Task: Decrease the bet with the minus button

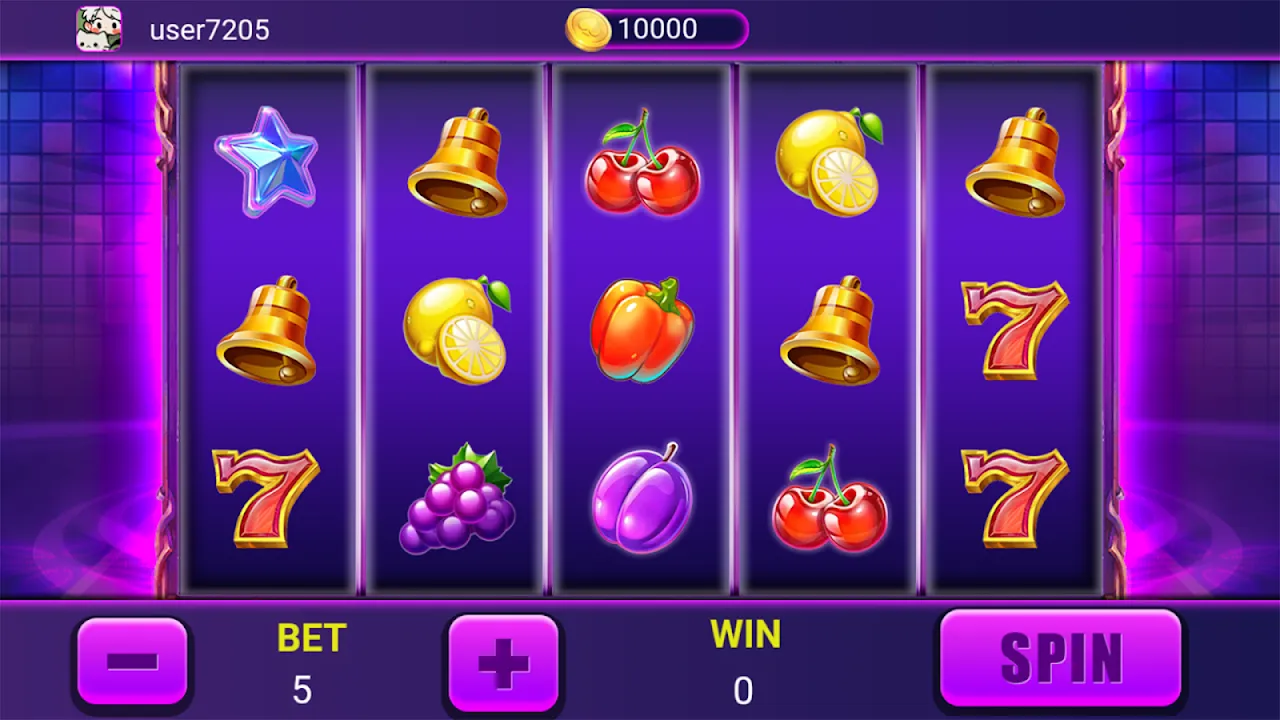Action: (x=132, y=661)
